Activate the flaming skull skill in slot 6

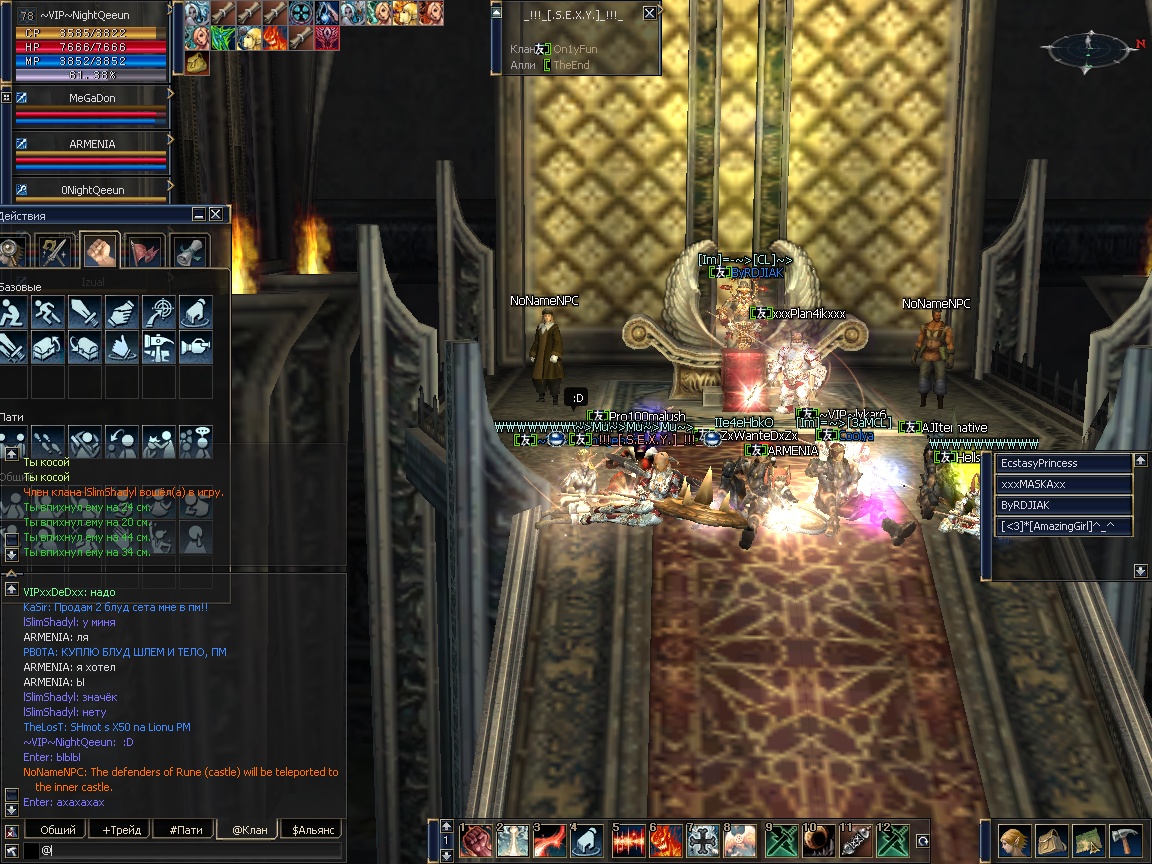click(665, 841)
